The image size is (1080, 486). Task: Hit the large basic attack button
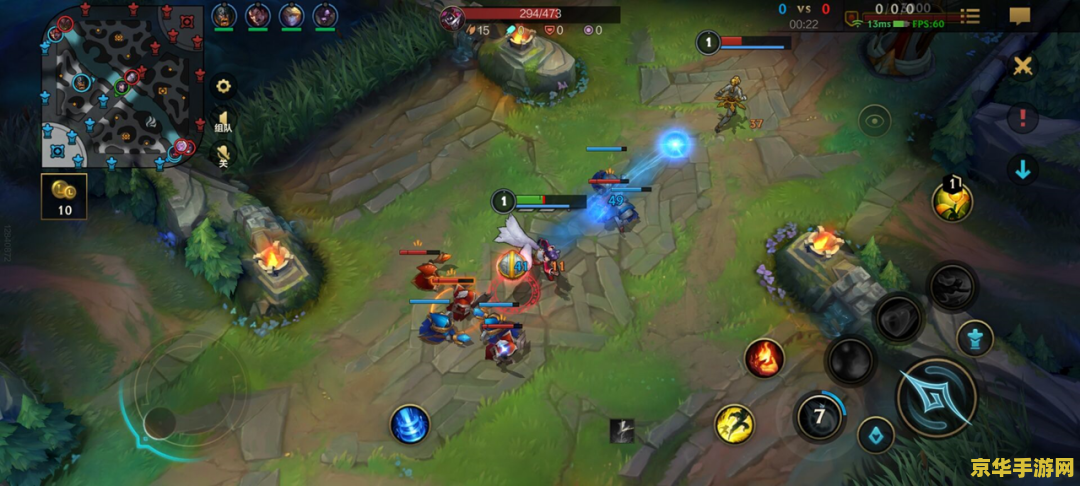(935, 397)
